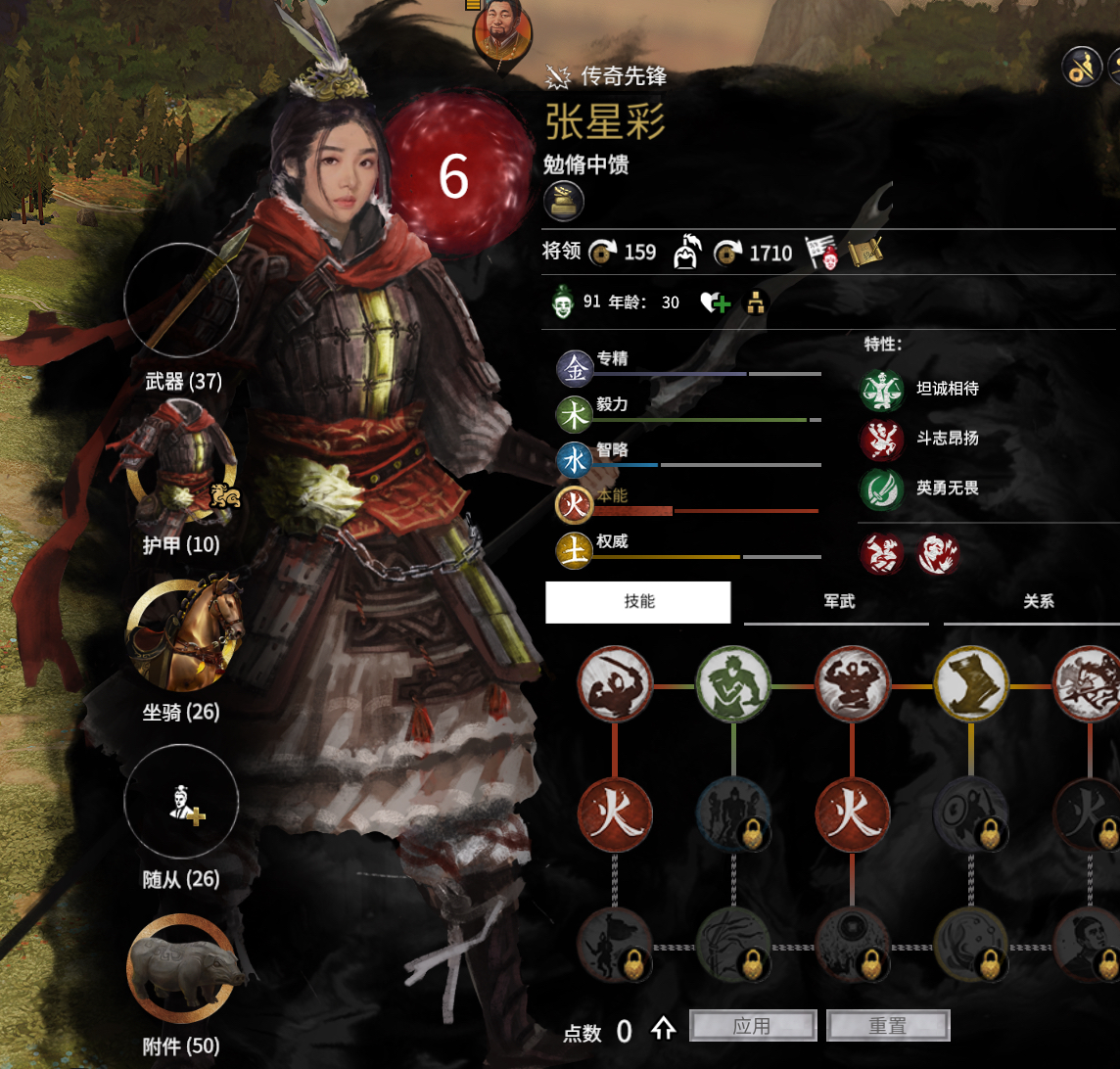Open the 军武 tab
The height and width of the screenshot is (1069, 1120).
(x=838, y=602)
